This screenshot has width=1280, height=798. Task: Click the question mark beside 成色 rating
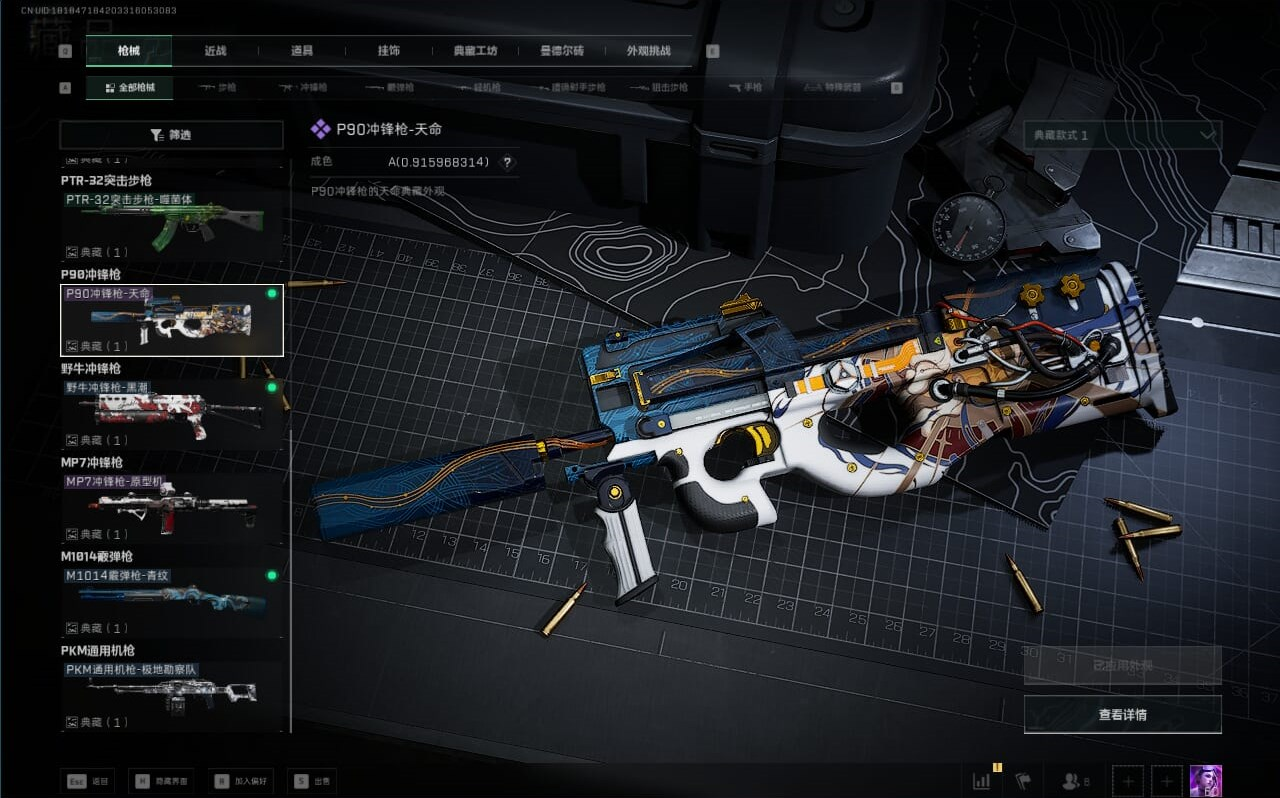coord(507,162)
